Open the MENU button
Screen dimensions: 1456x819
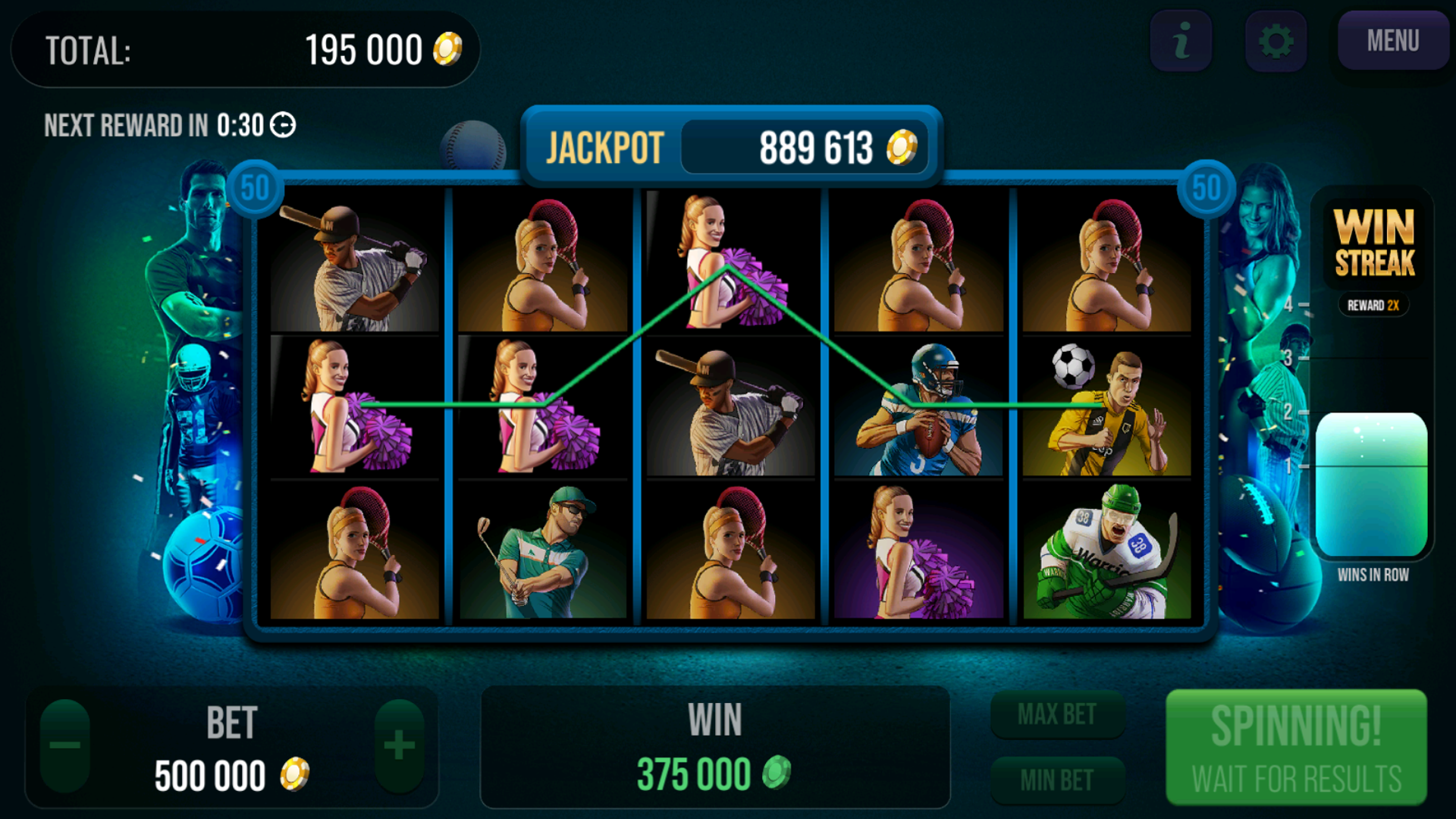tap(1392, 41)
